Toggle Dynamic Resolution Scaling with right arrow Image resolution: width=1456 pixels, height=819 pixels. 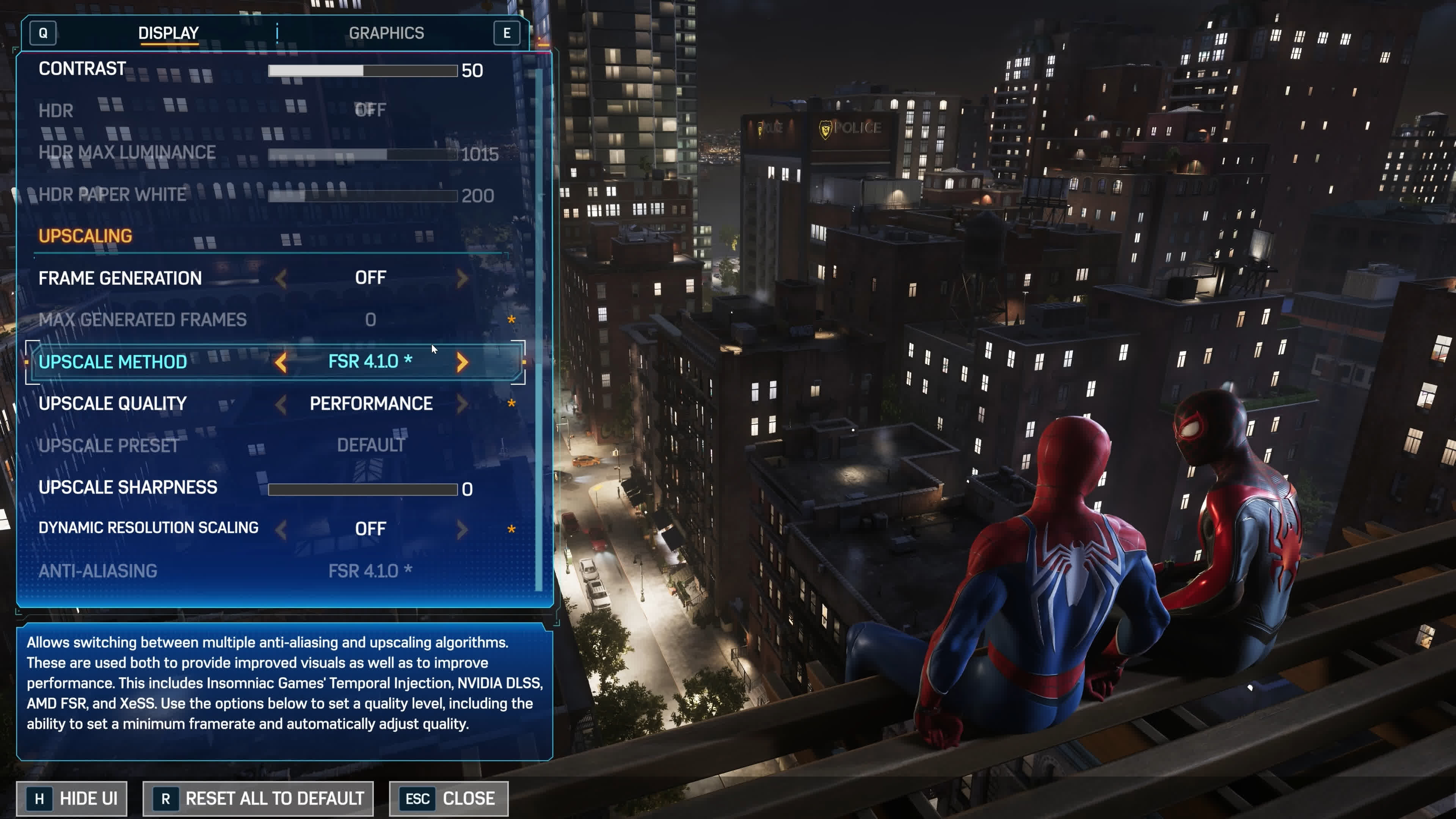[x=462, y=530]
